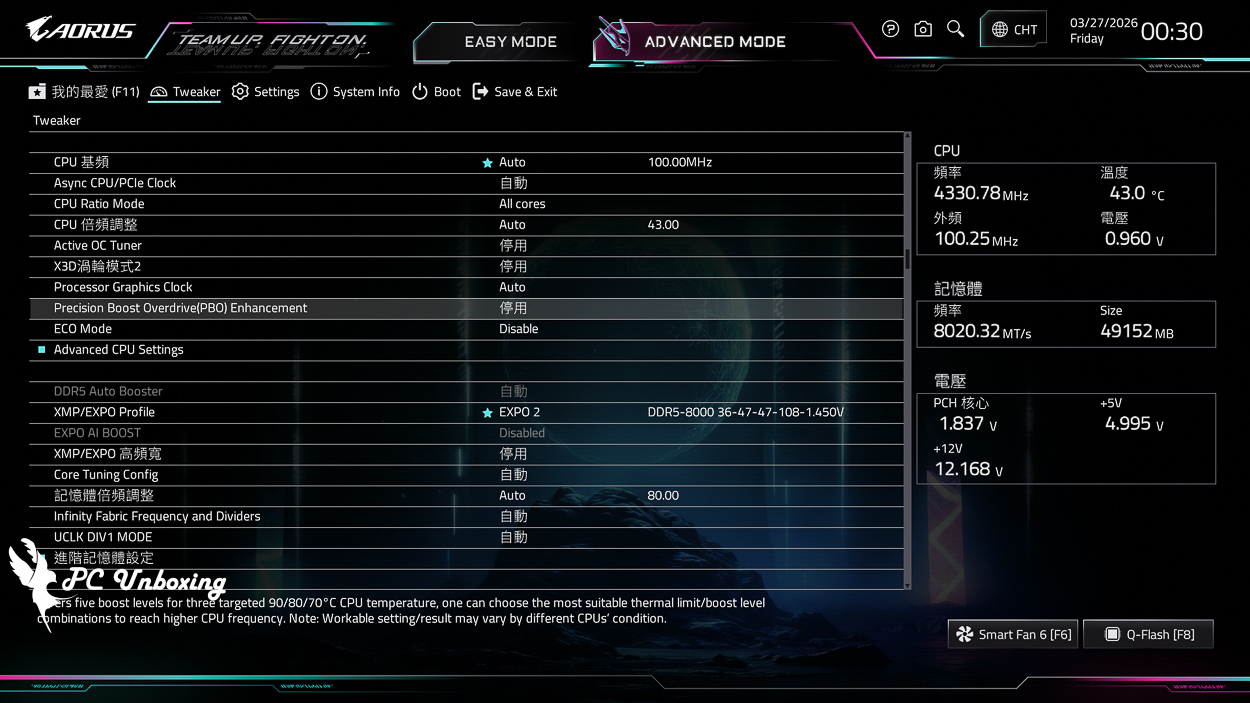1250x703 pixels.
Task: Switch to Easy Mode
Action: coord(510,42)
